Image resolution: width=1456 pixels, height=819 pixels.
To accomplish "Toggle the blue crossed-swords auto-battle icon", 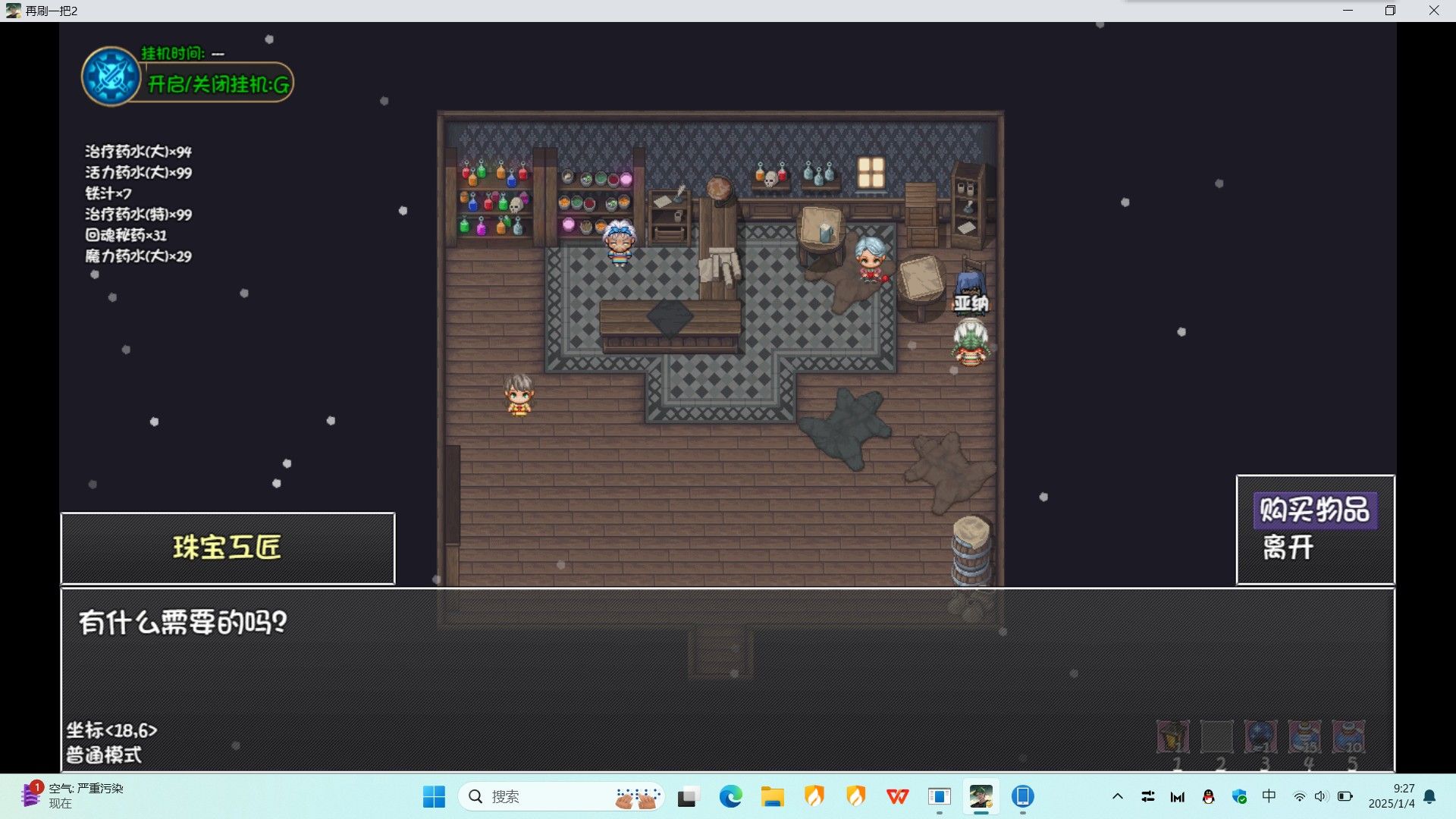I will tap(111, 77).
